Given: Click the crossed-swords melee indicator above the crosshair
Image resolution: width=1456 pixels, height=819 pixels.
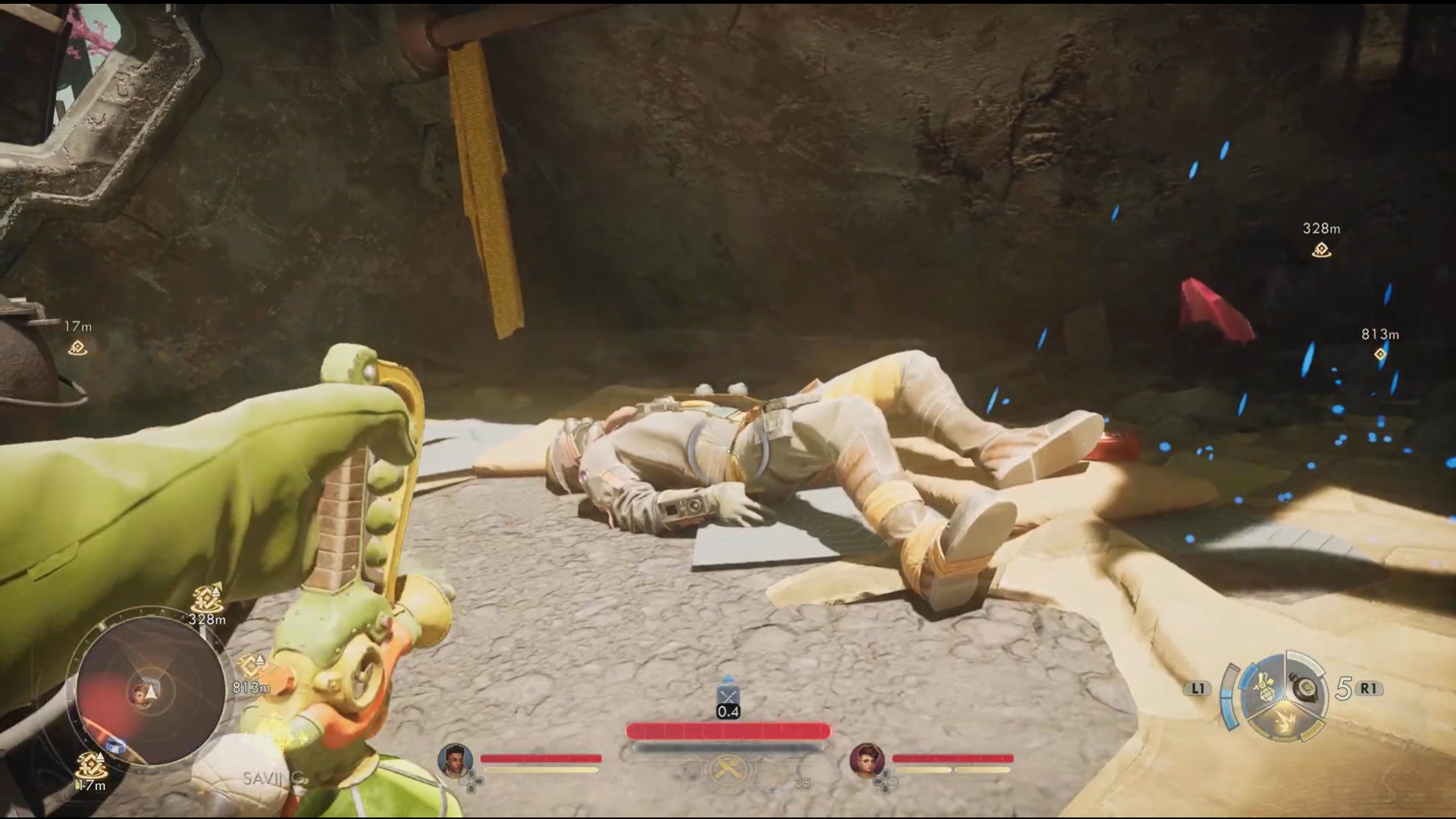Looking at the screenshot, I should [x=727, y=694].
